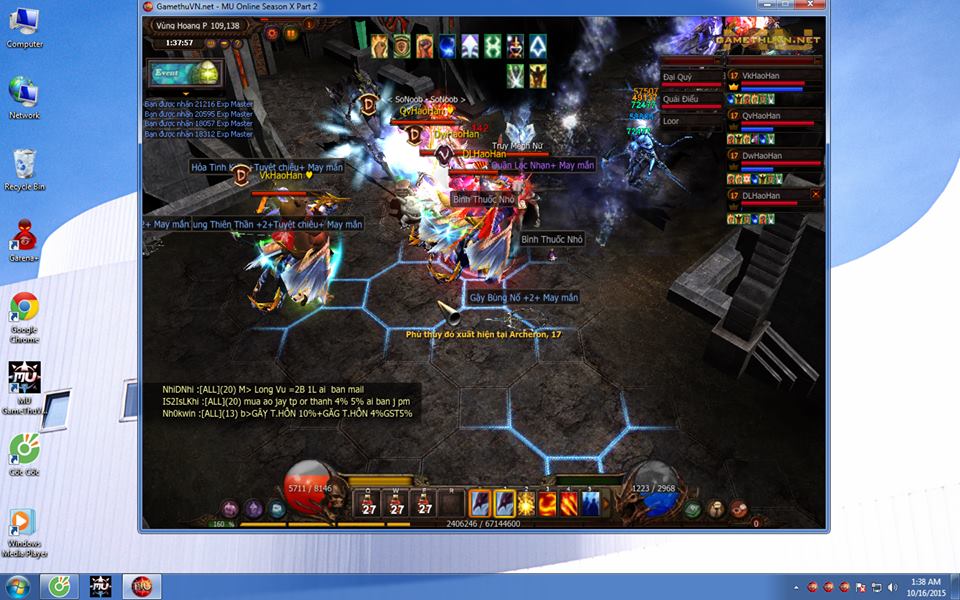
Task: Use the E potion slot showing 27
Action: pos(425,503)
